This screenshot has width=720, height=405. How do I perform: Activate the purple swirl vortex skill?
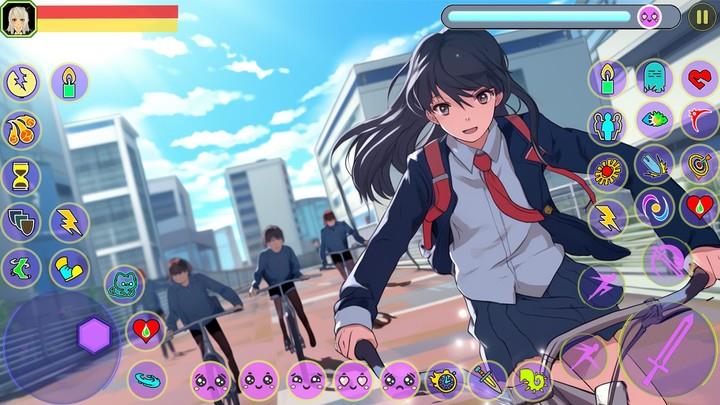pos(655,207)
